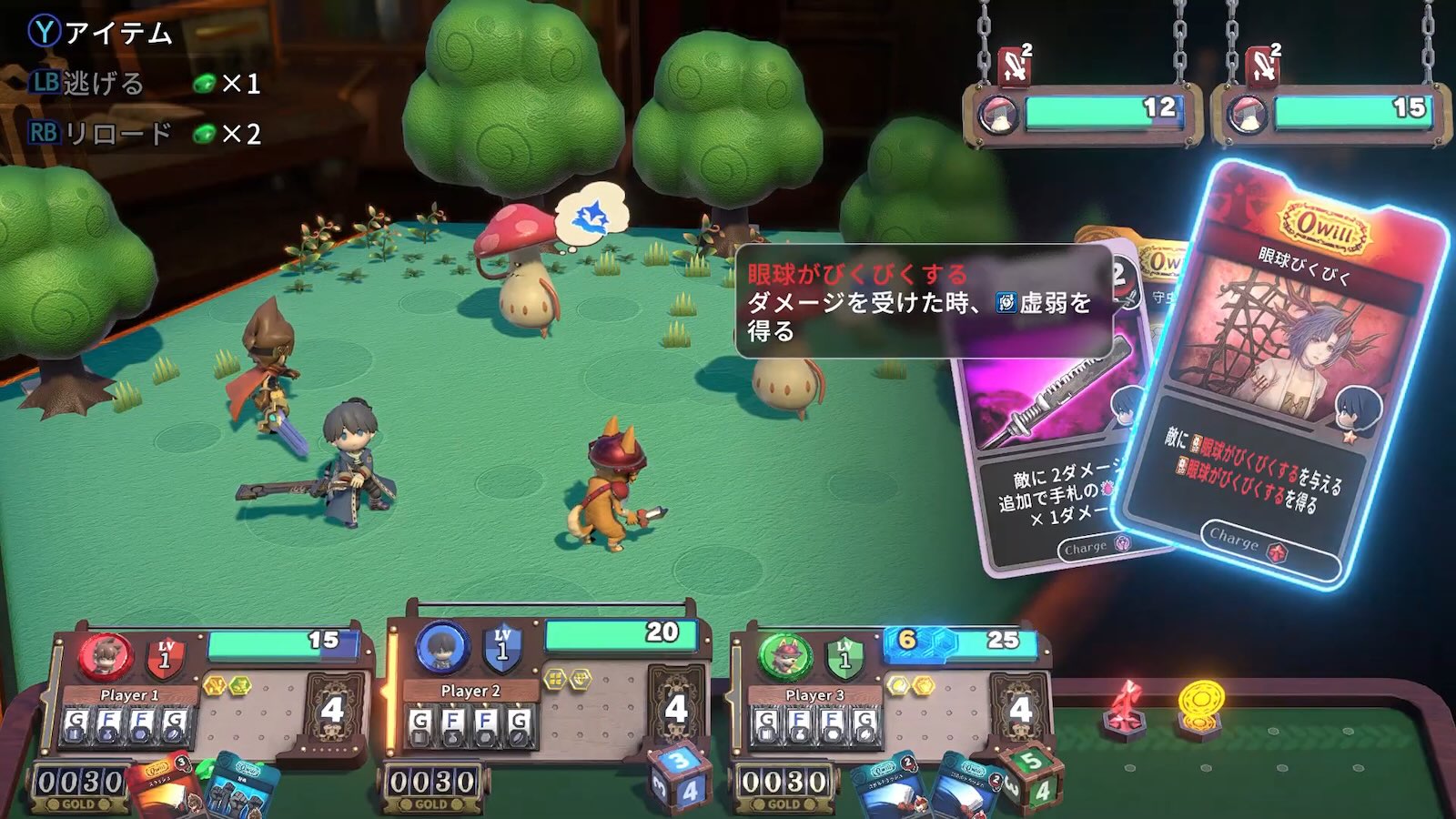Open the アイテム item menu
This screenshot has height=819, width=1456.
[100, 34]
